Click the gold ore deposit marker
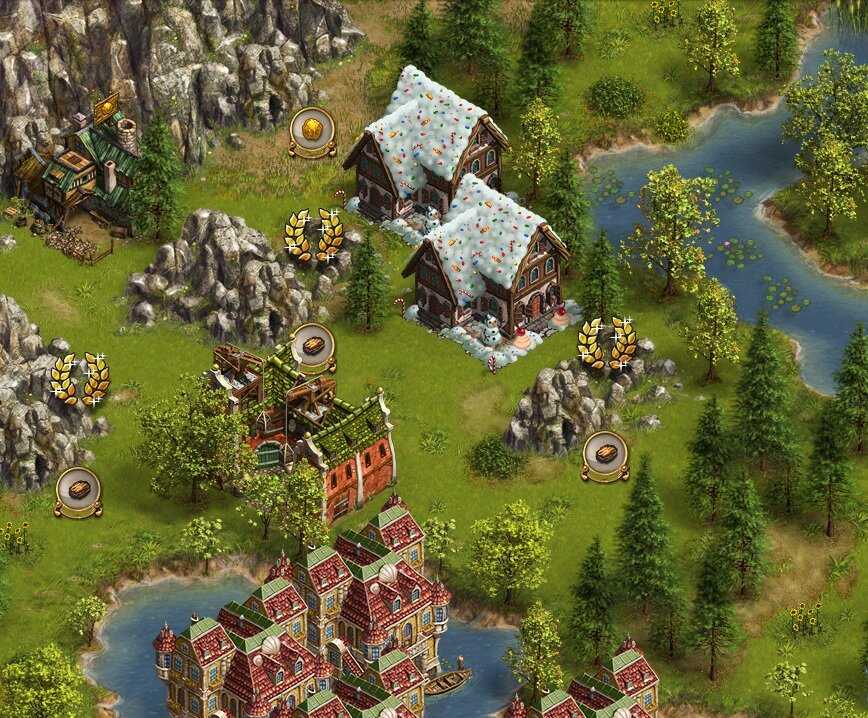868x718 pixels. click(312, 129)
